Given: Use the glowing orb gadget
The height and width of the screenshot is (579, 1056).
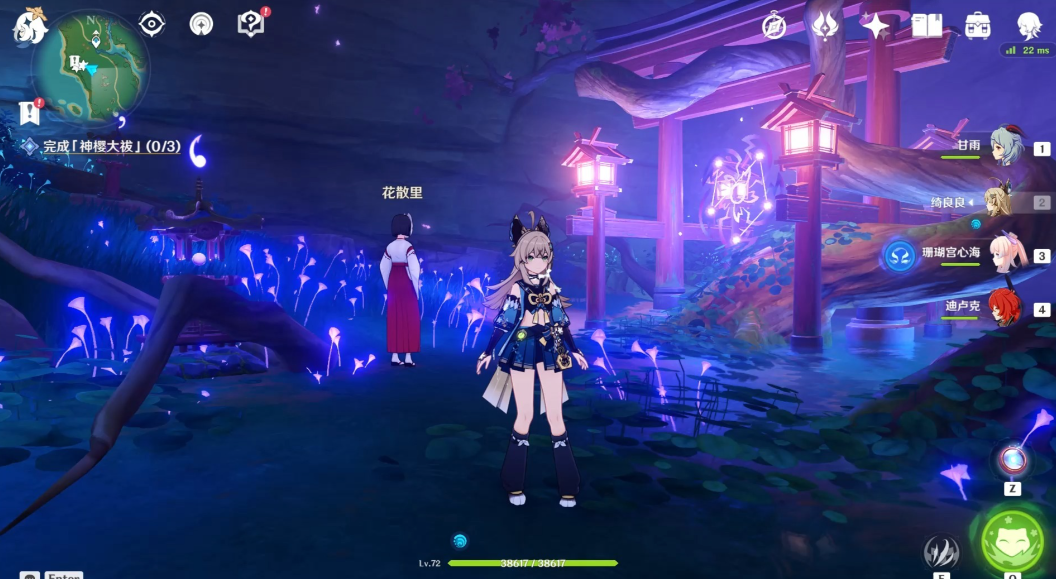Looking at the screenshot, I should 1012,460.
